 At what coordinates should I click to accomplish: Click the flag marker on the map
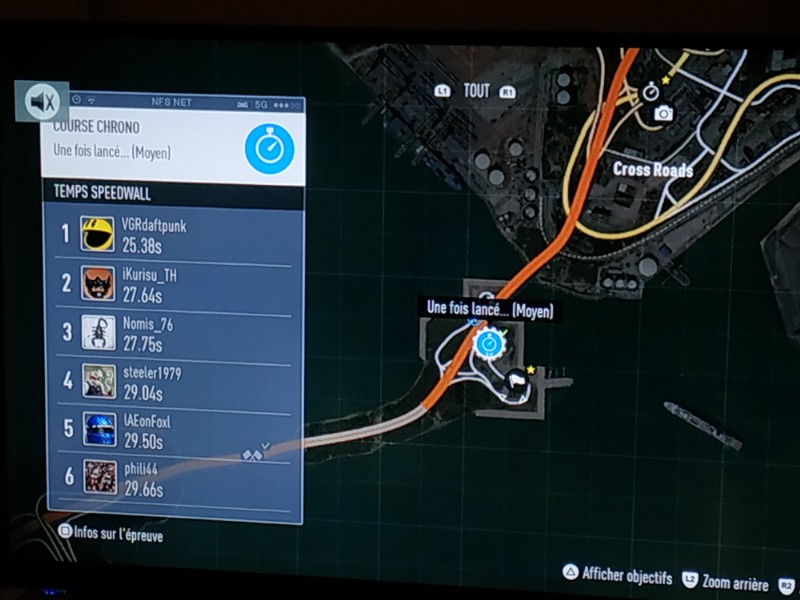[x=517, y=380]
